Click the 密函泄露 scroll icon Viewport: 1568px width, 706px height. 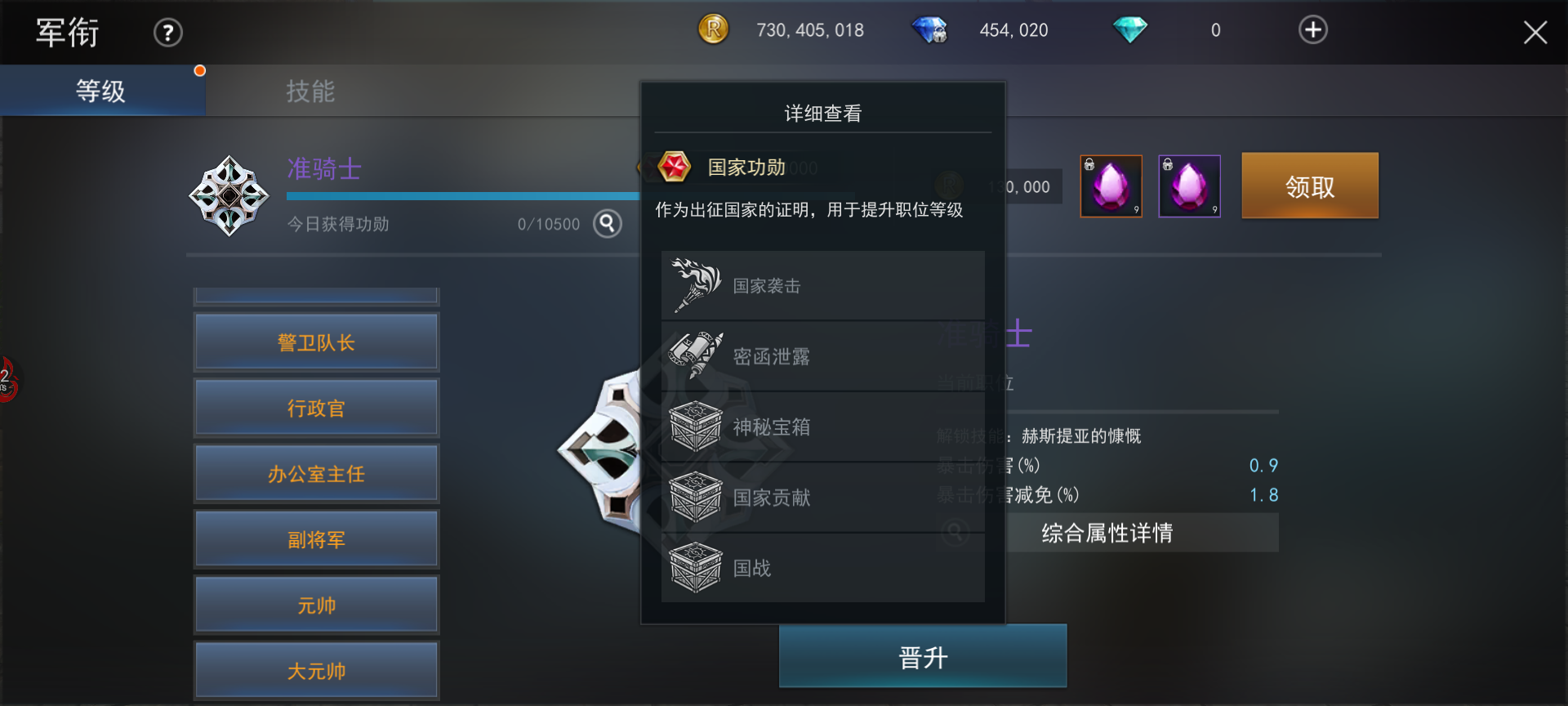tap(696, 355)
